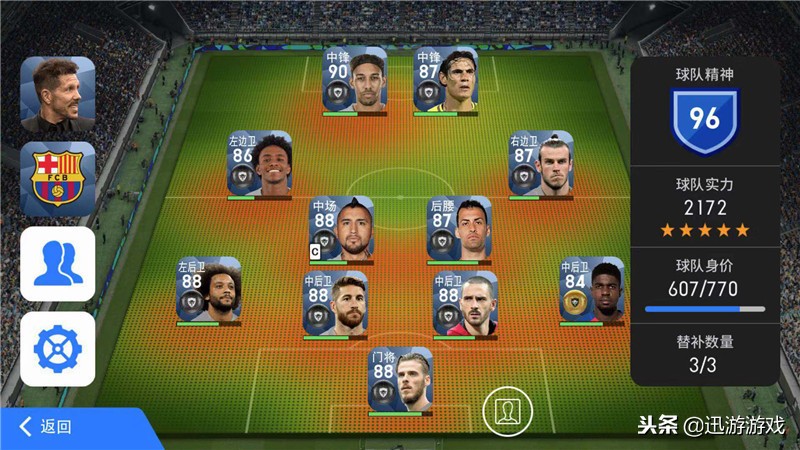Image resolution: width=800 pixels, height=450 pixels.
Task: Pick the captain midfielder card rated 88
Action: (340, 230)
